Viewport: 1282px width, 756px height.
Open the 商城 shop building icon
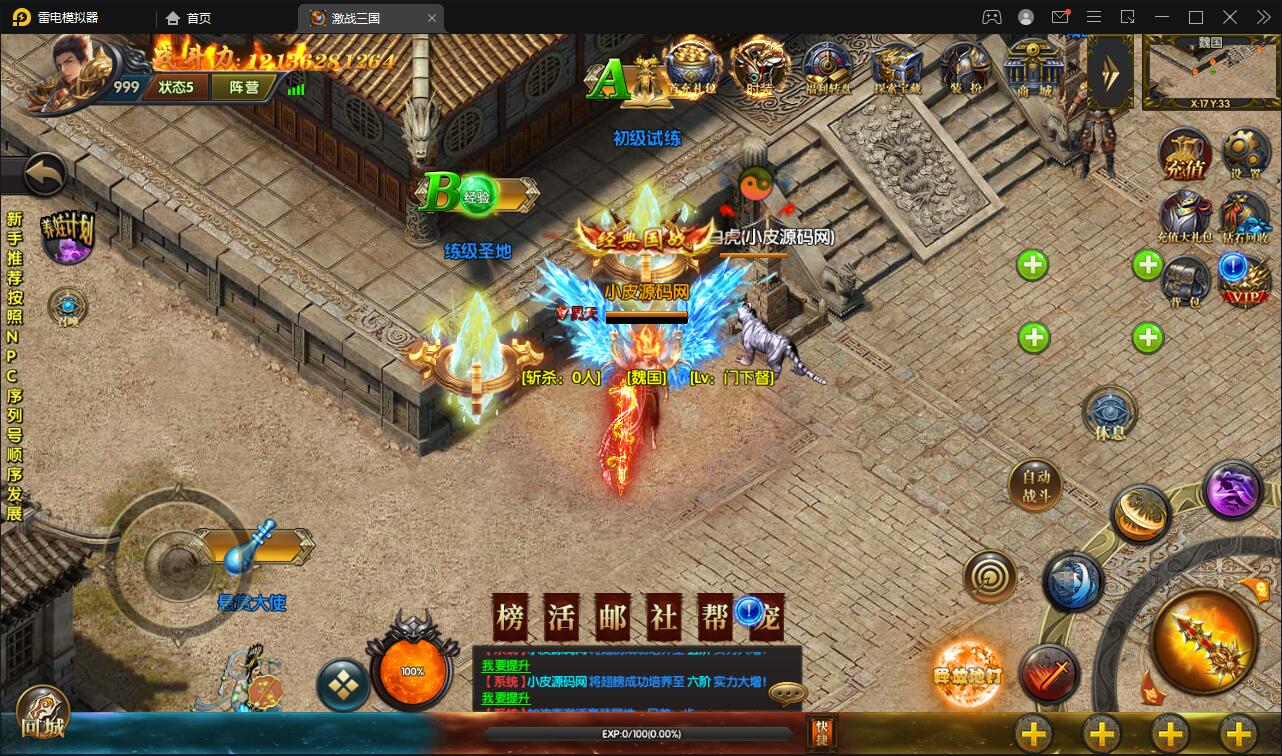1034,66
